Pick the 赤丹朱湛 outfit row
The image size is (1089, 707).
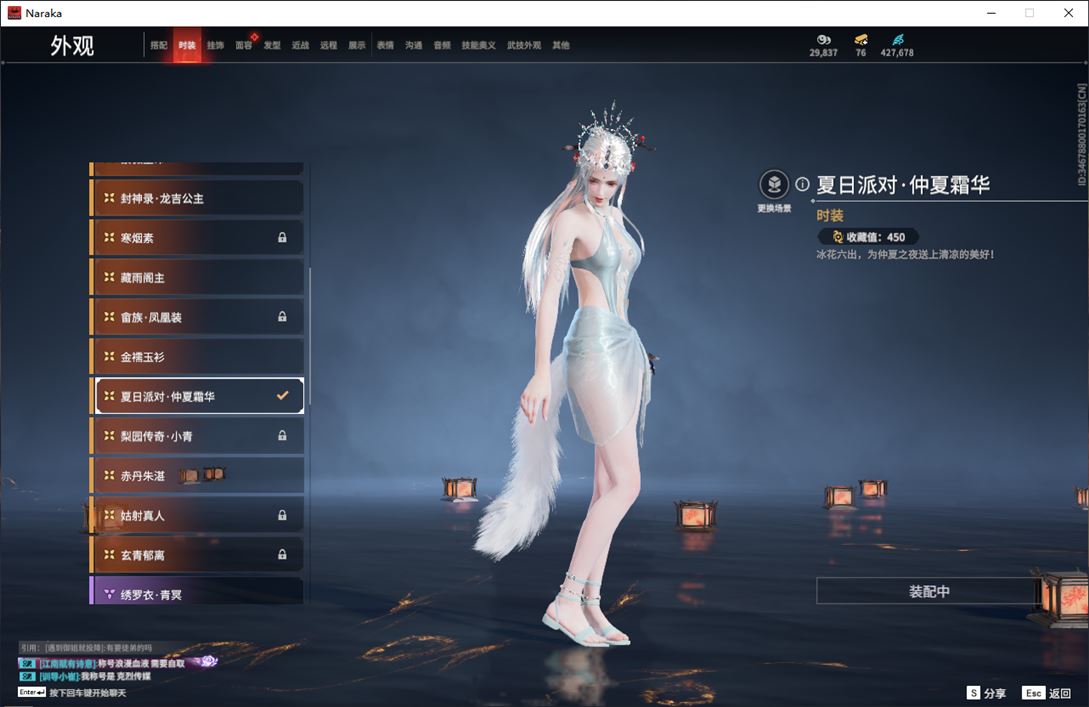tap(197, 475)
